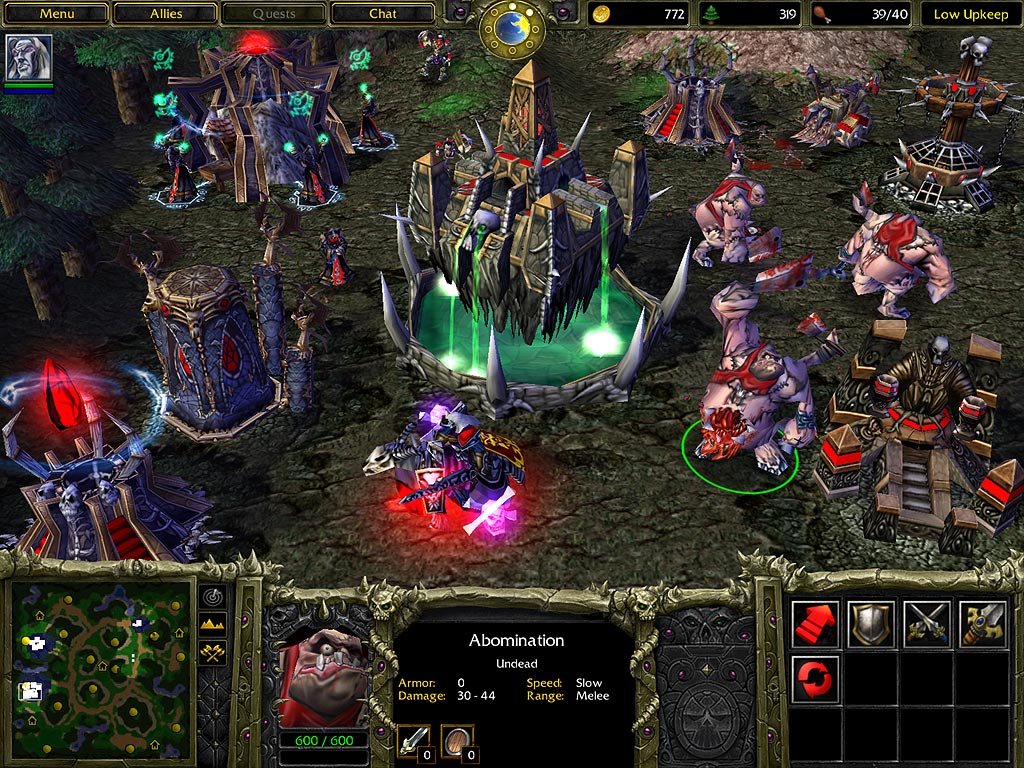
Task: Select the Abomination's attack damage icon
Action: (x=414, y=741)
